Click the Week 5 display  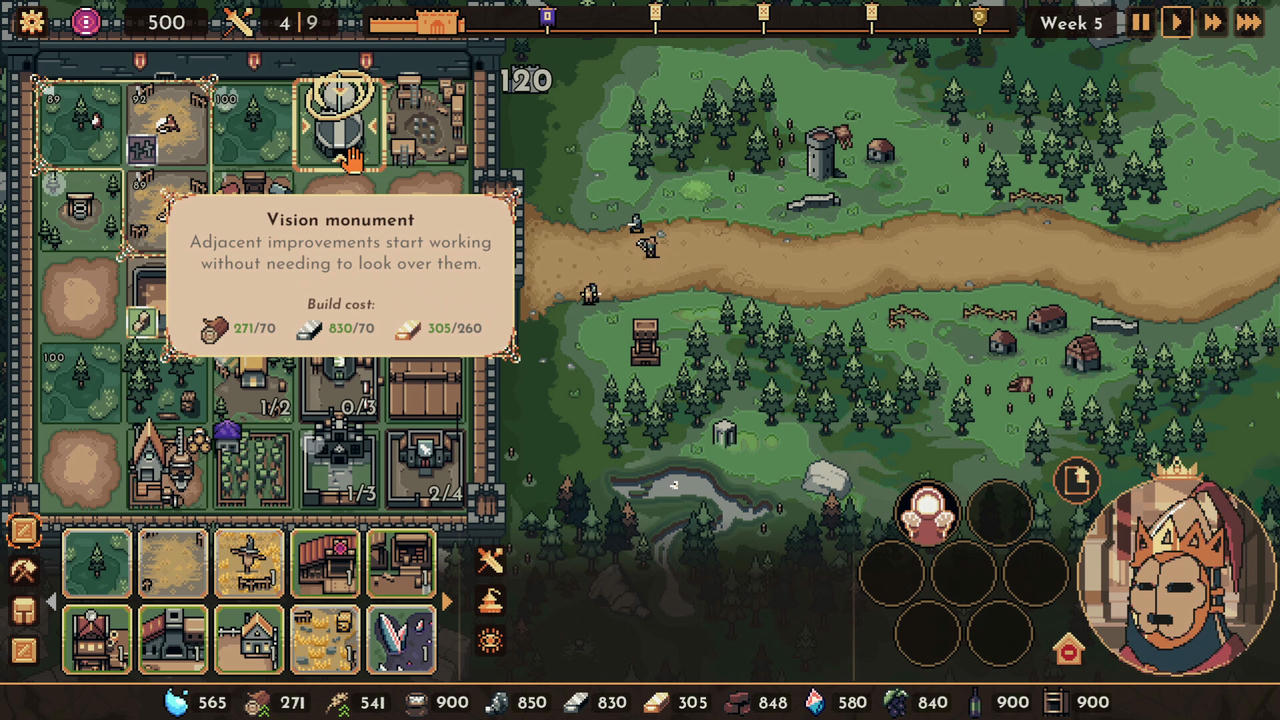pos(1072,22)
